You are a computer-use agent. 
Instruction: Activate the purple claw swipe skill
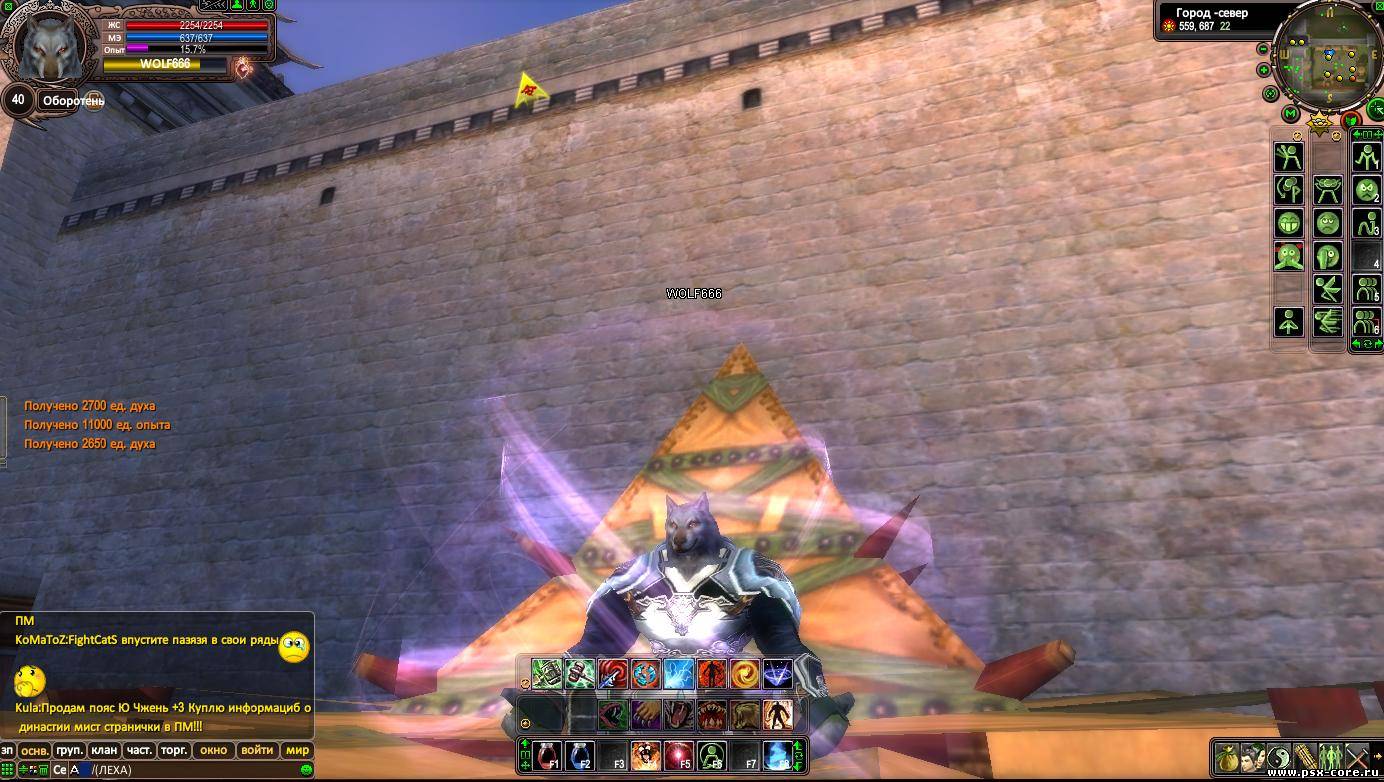coord(646,714)
